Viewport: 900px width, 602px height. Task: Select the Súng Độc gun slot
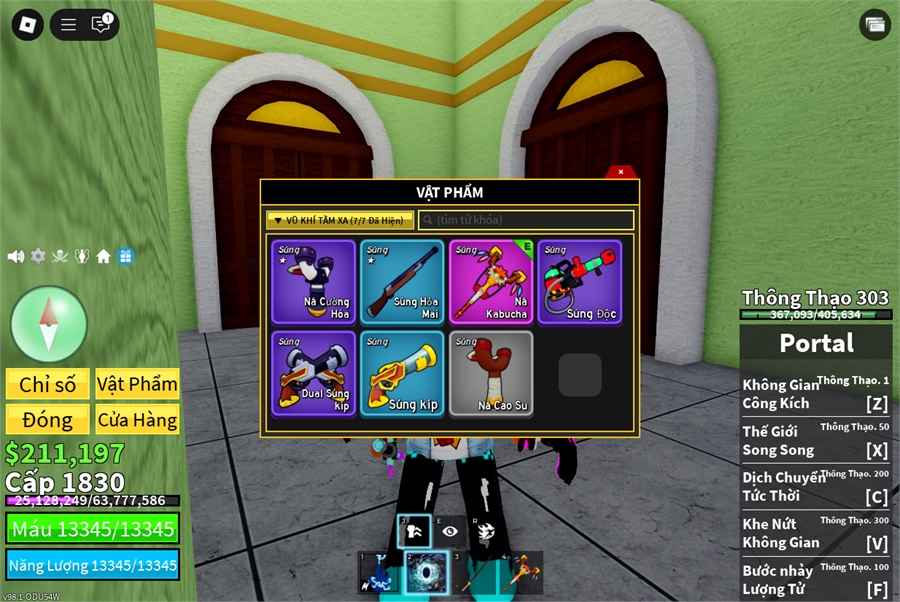[x=580, y=282]
